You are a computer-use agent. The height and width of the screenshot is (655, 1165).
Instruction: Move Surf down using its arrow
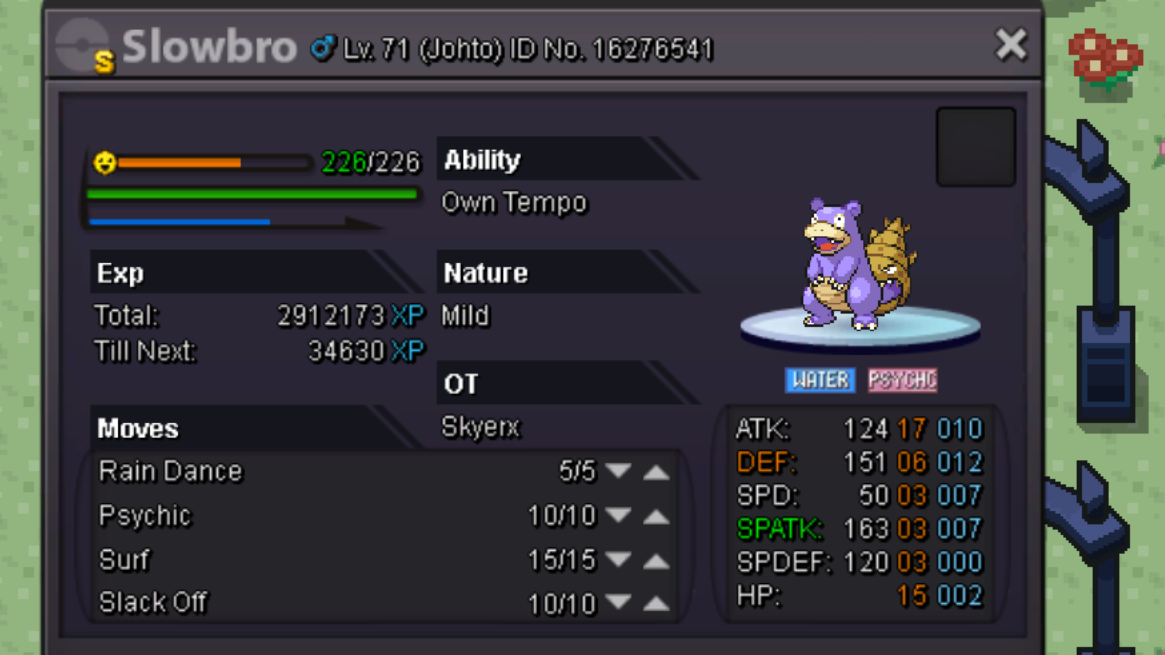(618, 560)
